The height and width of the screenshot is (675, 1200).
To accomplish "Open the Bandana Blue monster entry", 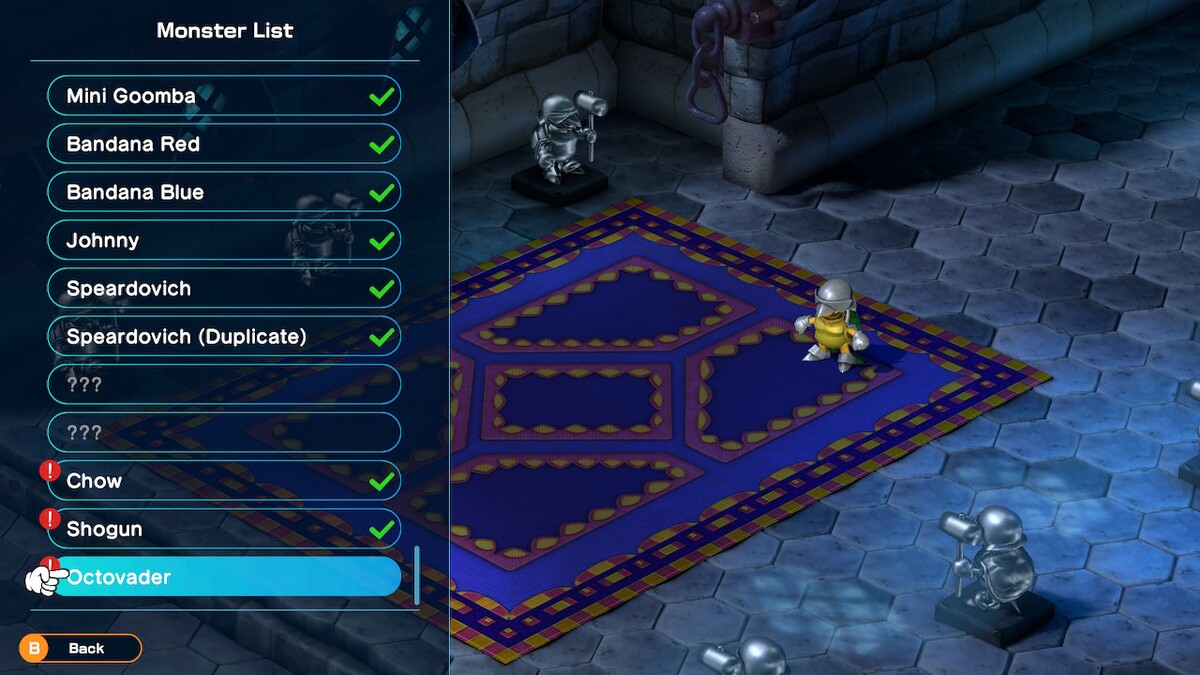I will (x=223, y=192).
